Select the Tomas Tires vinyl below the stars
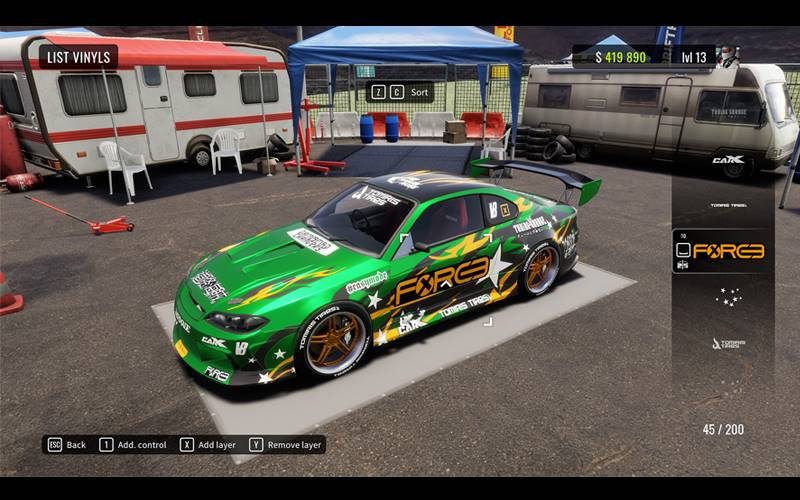The image size is (800, 500). pyautogui.click(x=727, y=343)
